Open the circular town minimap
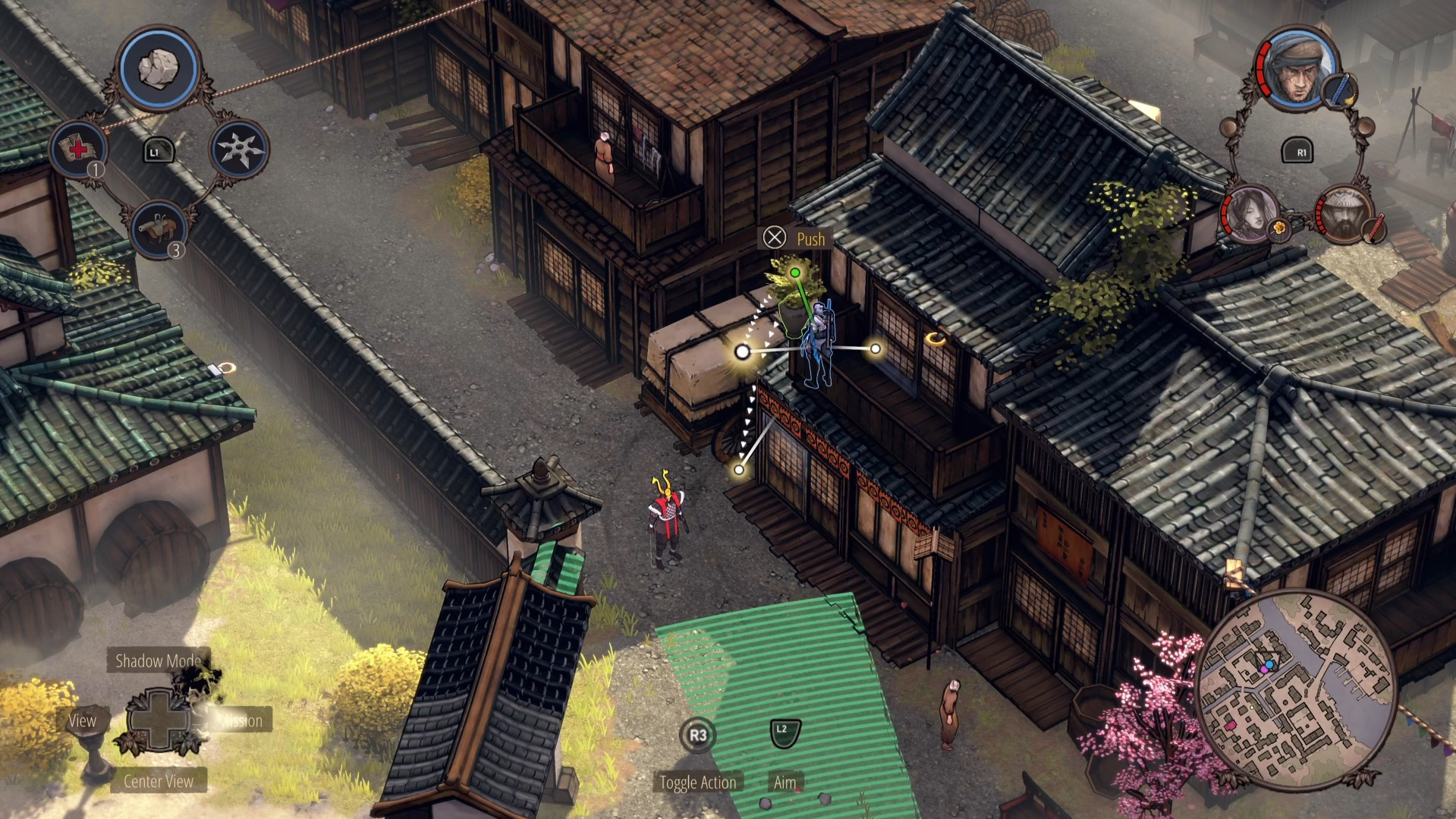The width and height of the screenshot is (1456, 819). [x=1296, y=691]
